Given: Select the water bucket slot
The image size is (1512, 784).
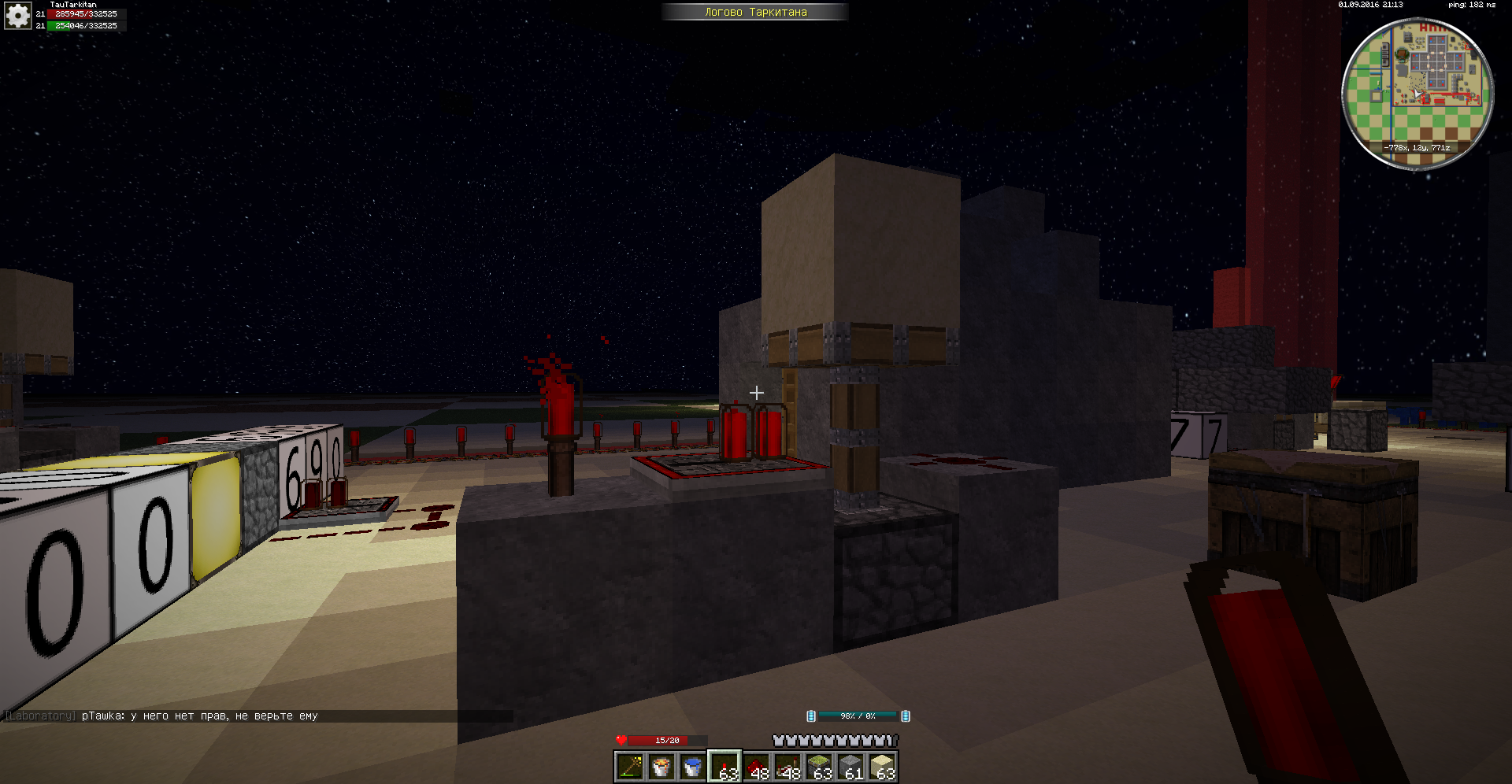Looking at the screenshot, I should pyautogui.click(x=692, y=767).
